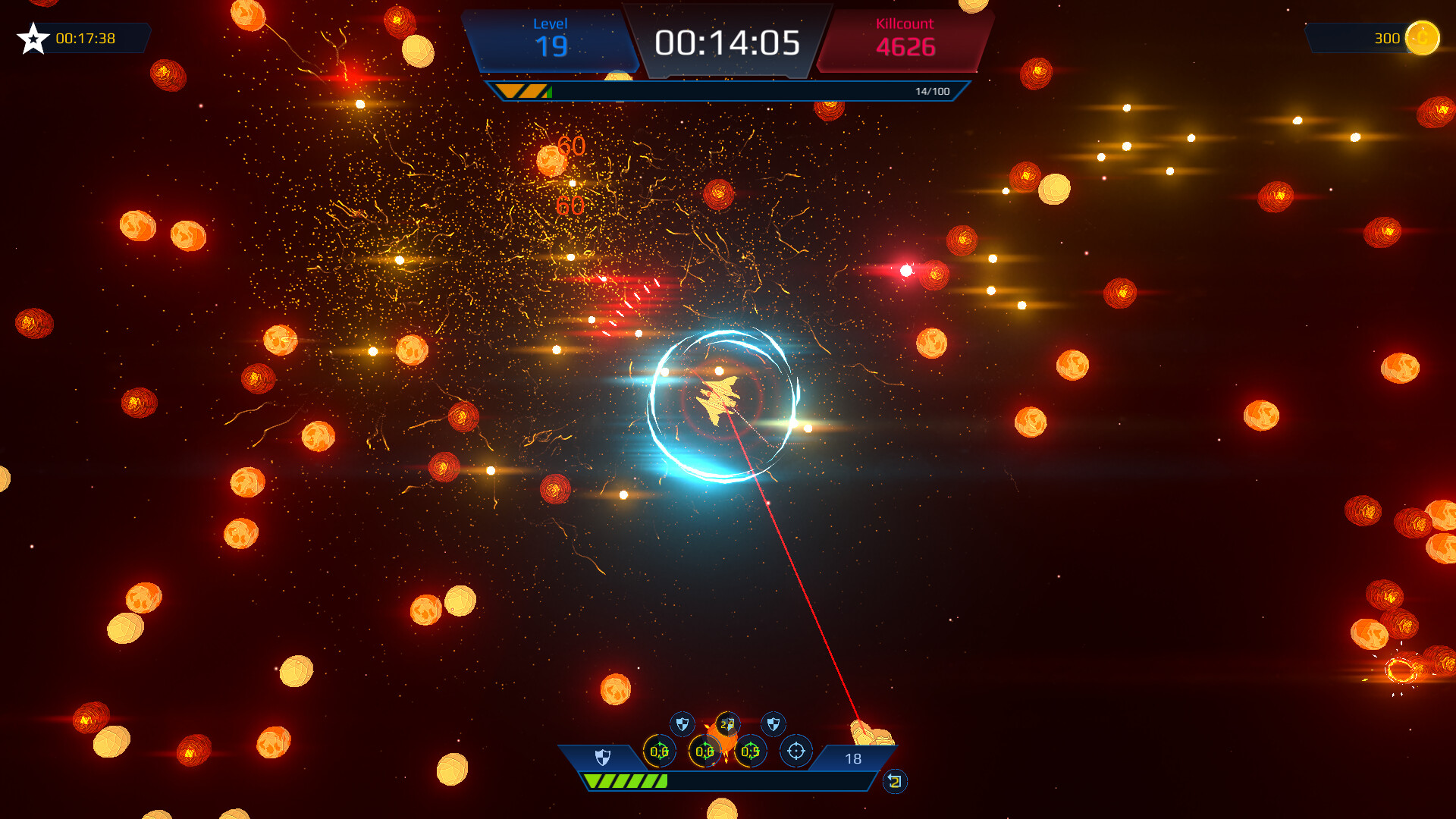Click the 00:14:05 mission timer
1456x819 pixels.
(x=729, y=44)
